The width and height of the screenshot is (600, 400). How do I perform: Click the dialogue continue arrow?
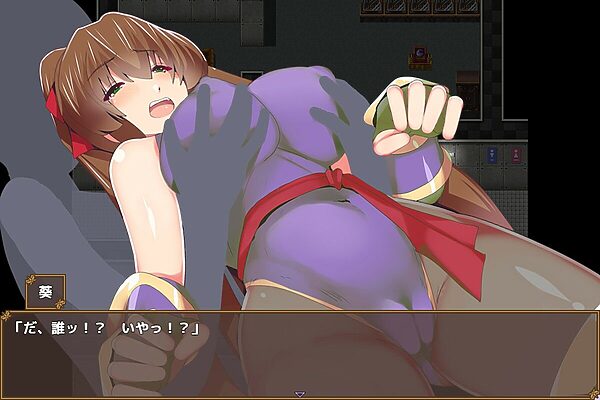300,394
